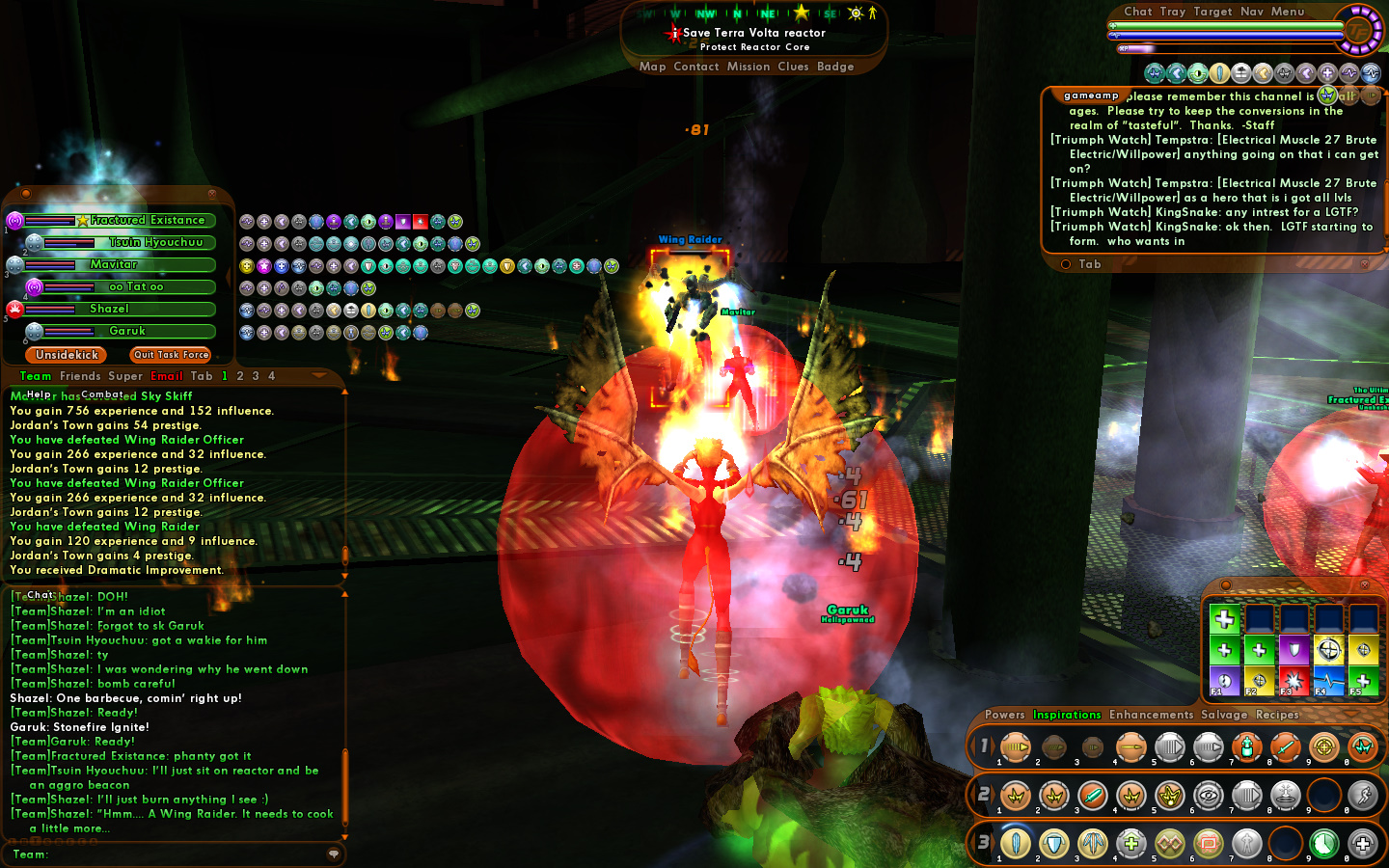Open the Recipes tab
The height and width of the screenshot is (868, 1389).
(x=1277, y=715)
